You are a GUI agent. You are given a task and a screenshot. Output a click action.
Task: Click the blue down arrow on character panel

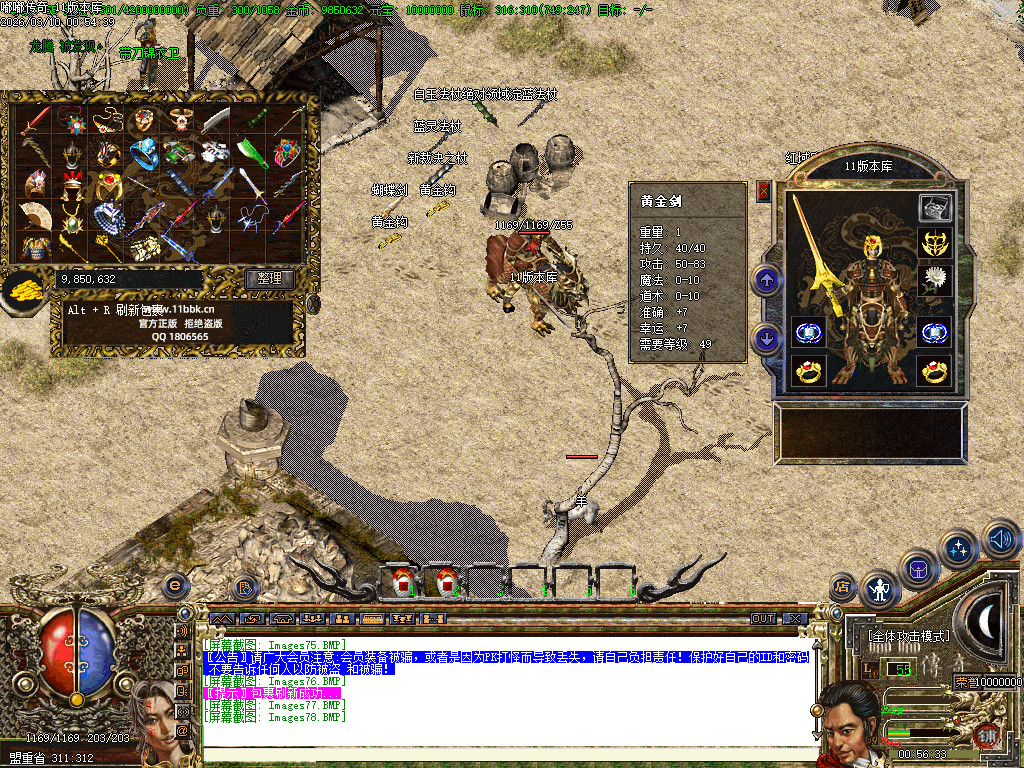coord(767,338)
